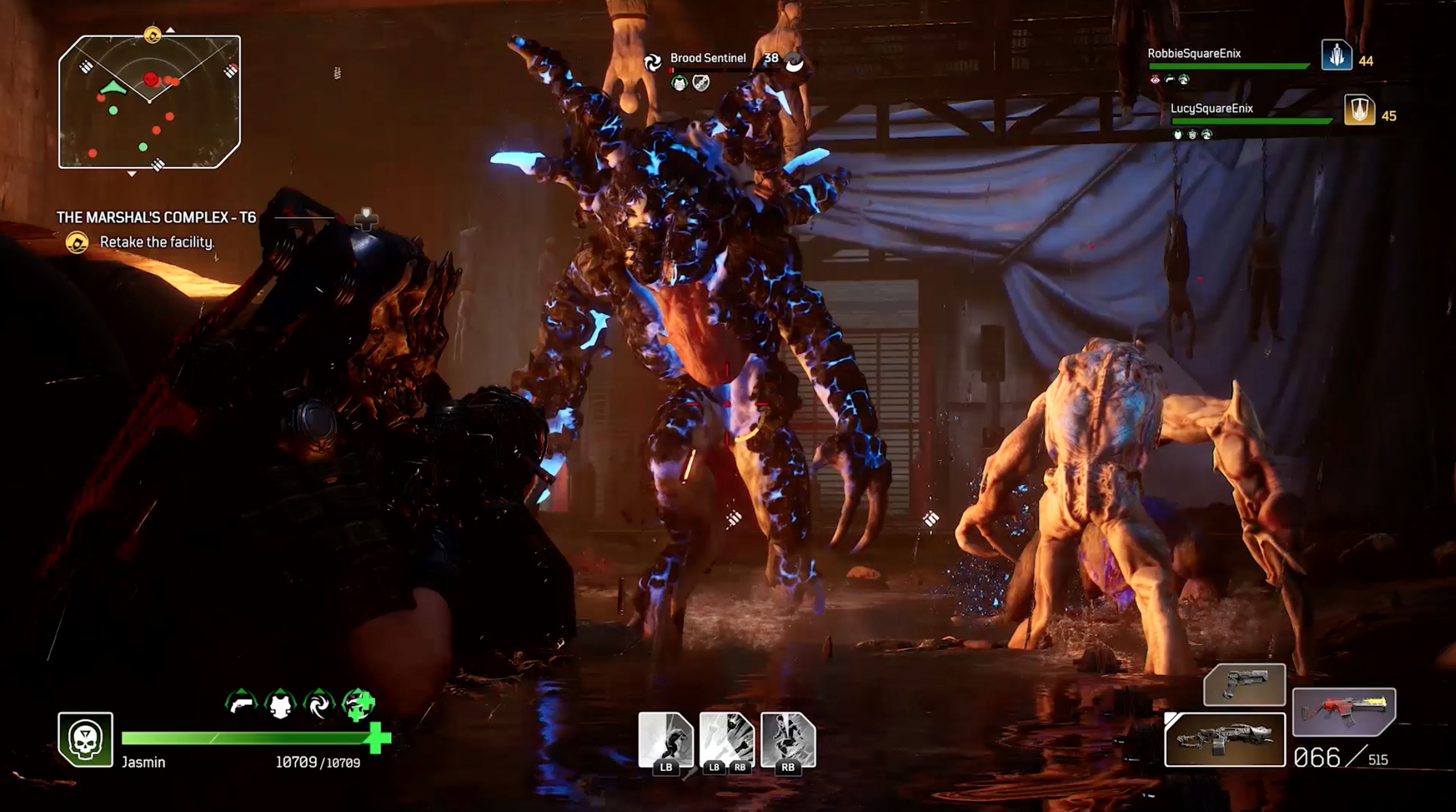Click the yellow objective marker atop the minimap

(152, 35)
